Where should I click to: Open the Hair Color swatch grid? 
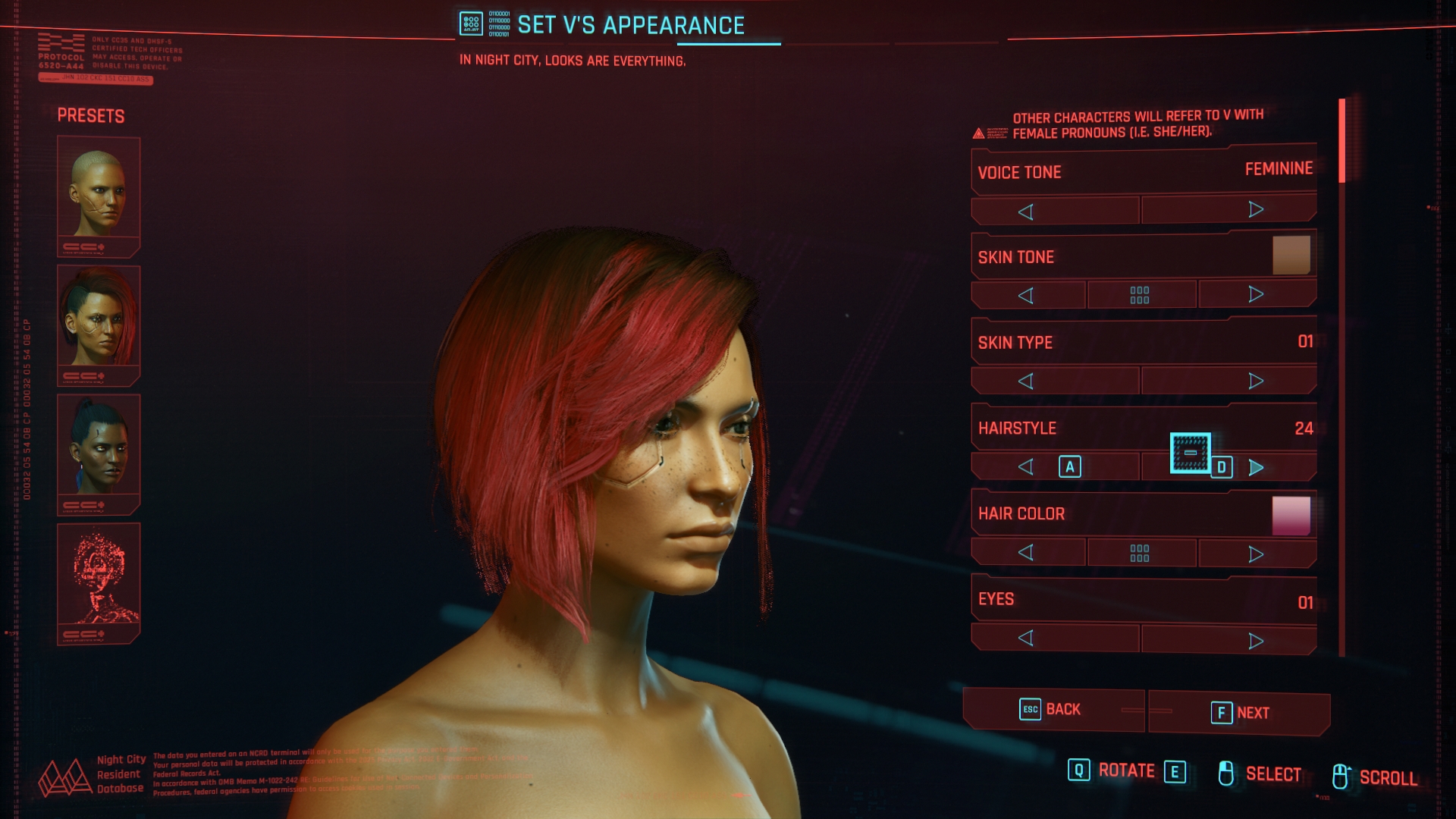pos(1140,553)
